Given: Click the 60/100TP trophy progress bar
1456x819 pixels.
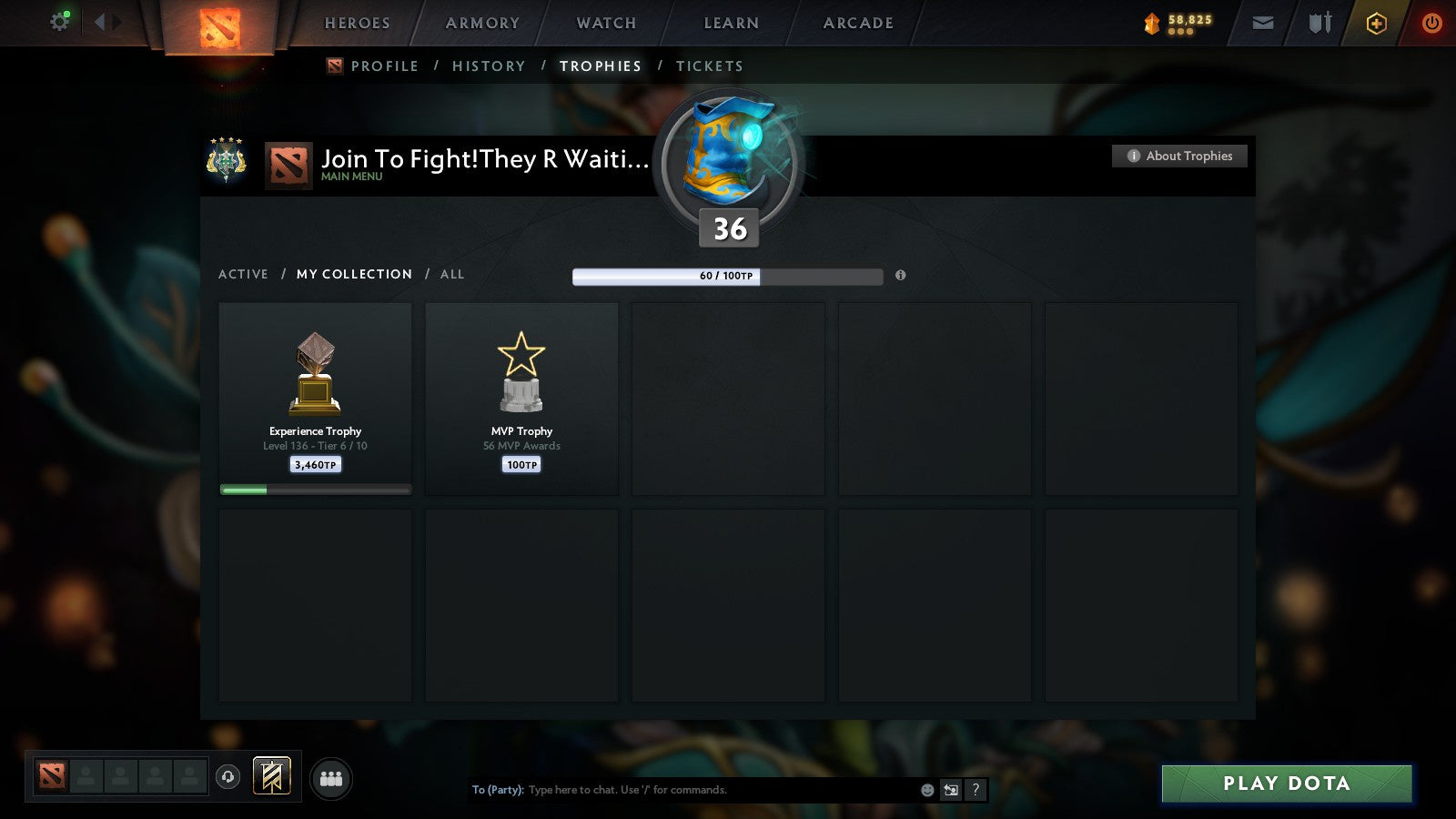Looking at the screenshot, I should point(727,276).
